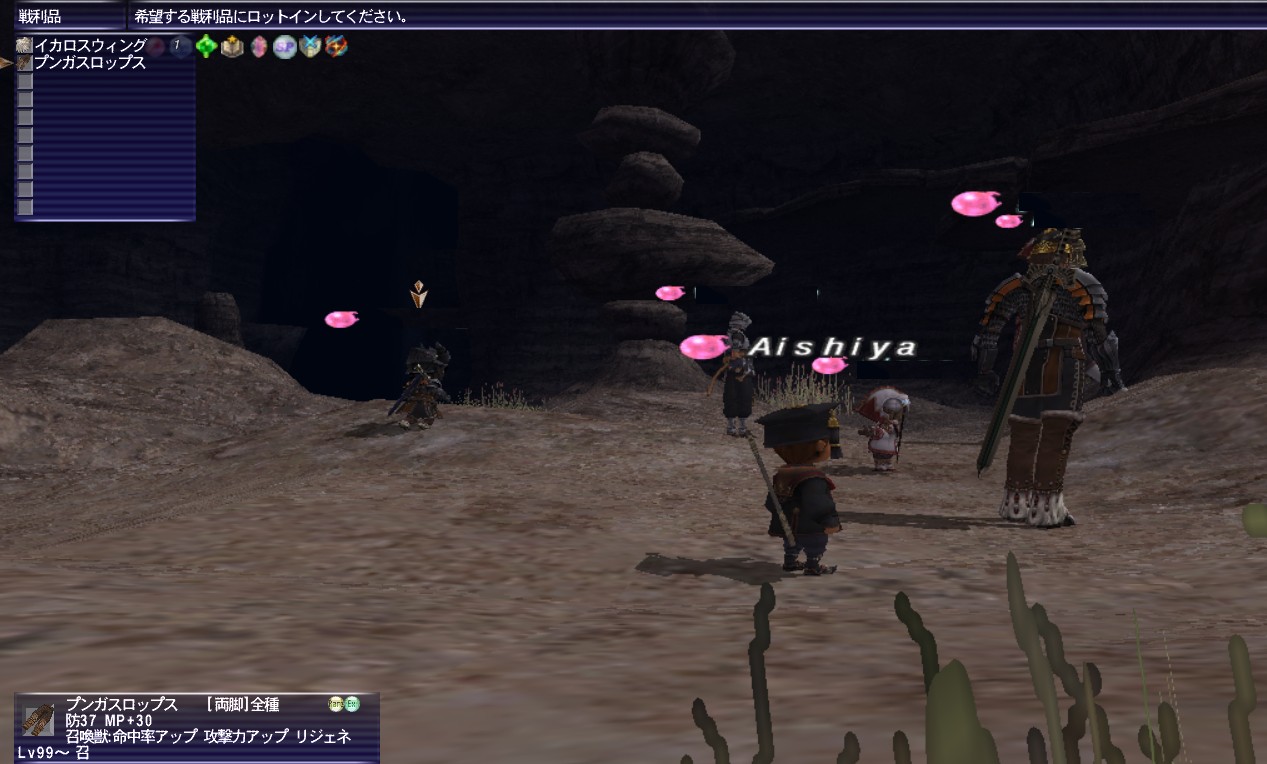Click the プンガスロップス item icon in the description box
1267x764 pixels.
[39, 718]
